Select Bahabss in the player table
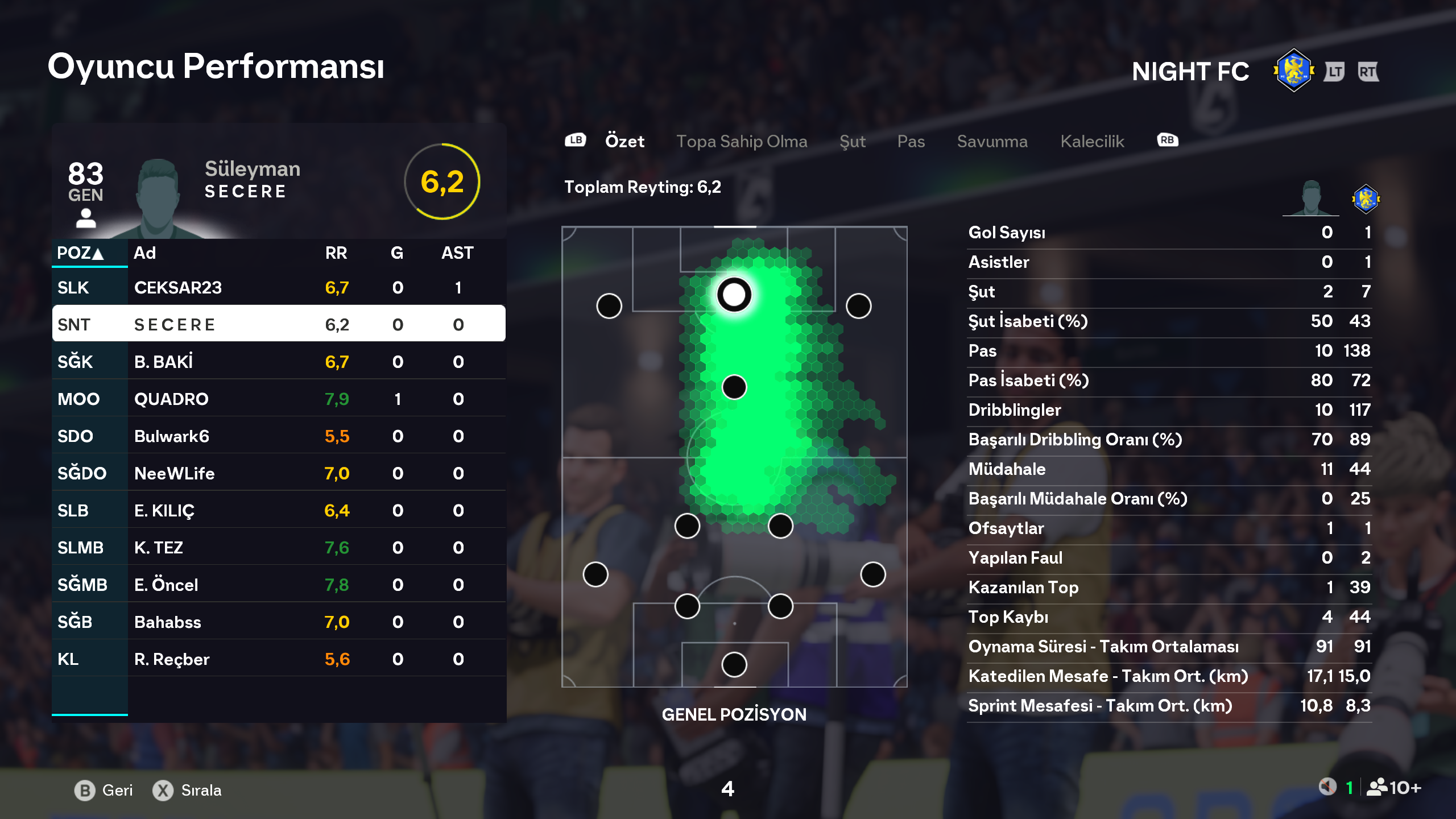1456x819 pixels. pos(279,622)
